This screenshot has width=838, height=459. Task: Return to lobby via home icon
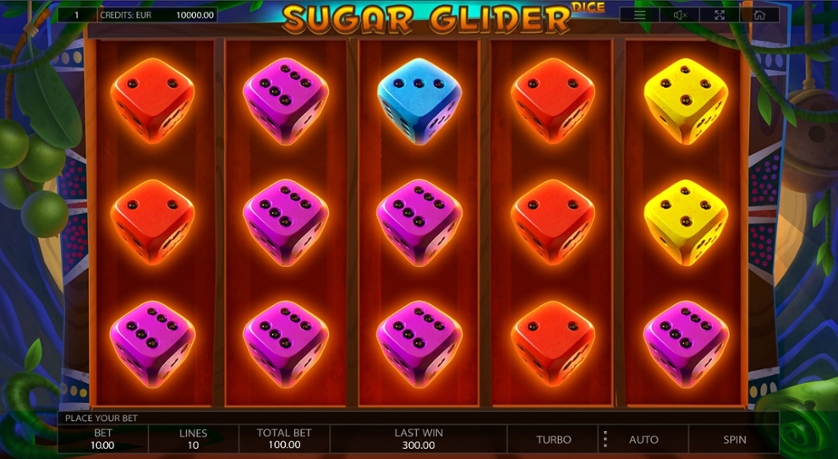pos(759,15)
